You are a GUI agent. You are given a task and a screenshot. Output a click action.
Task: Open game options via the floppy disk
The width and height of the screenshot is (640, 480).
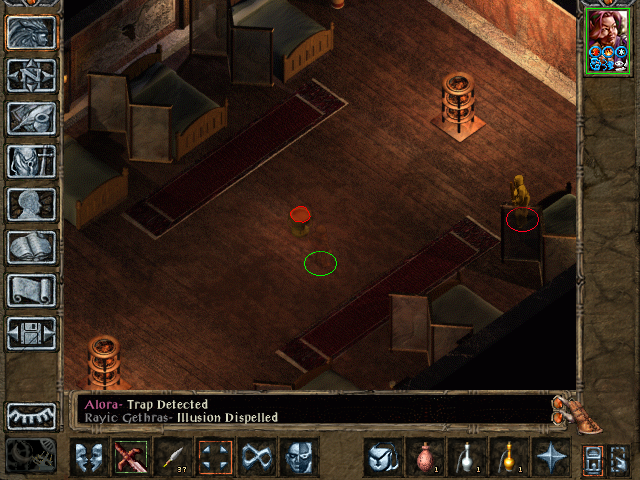pyautogui.click(x=31, y=333)
